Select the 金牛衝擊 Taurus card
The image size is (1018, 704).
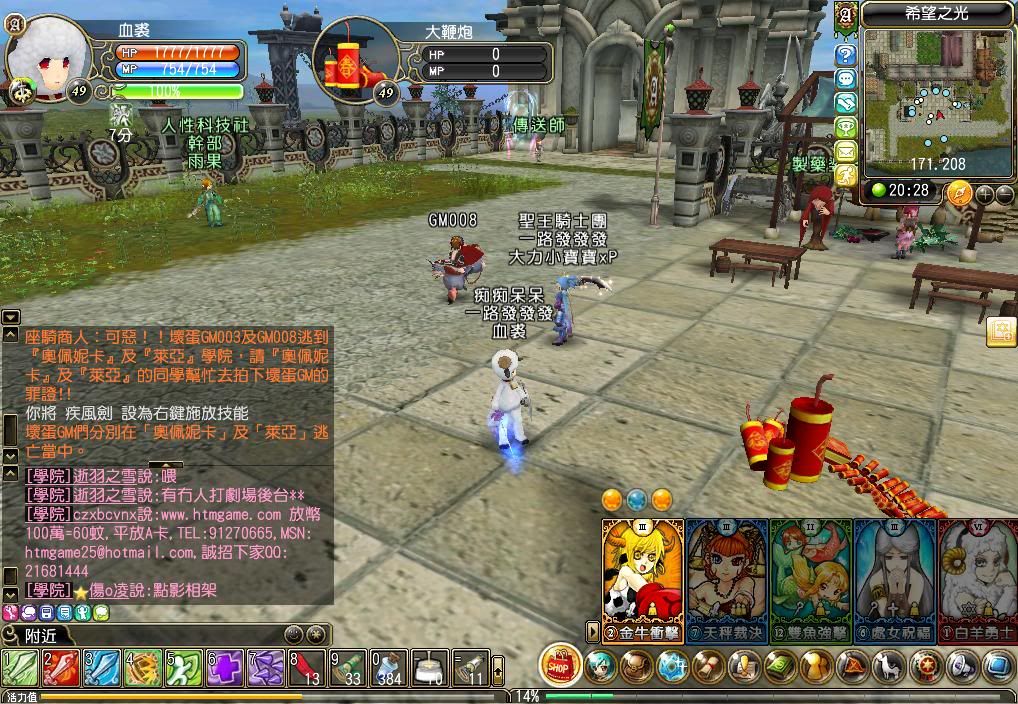pyautogui.click(x=643, y=575)
